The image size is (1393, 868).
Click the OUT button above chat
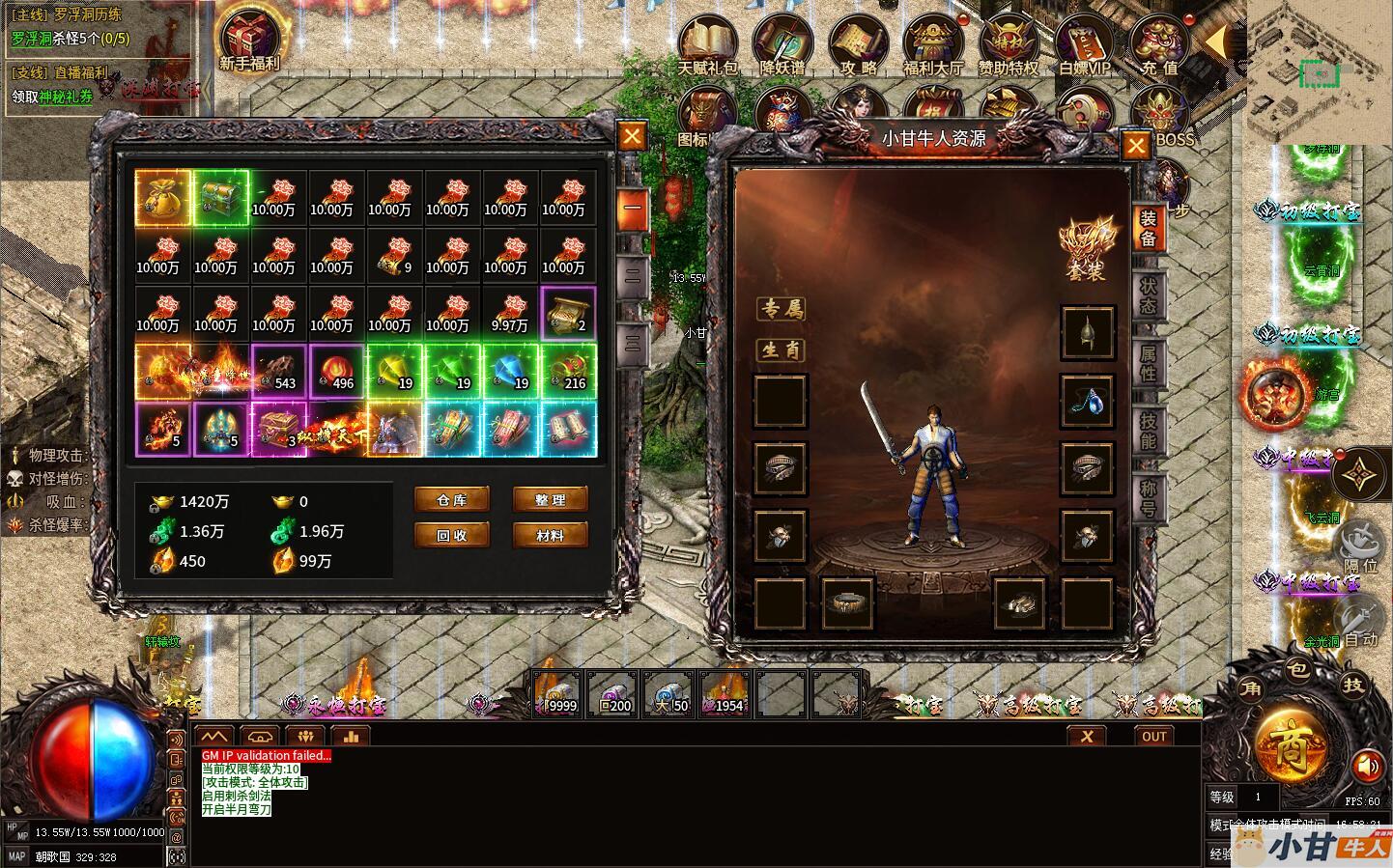click(x=1154, y=736)
